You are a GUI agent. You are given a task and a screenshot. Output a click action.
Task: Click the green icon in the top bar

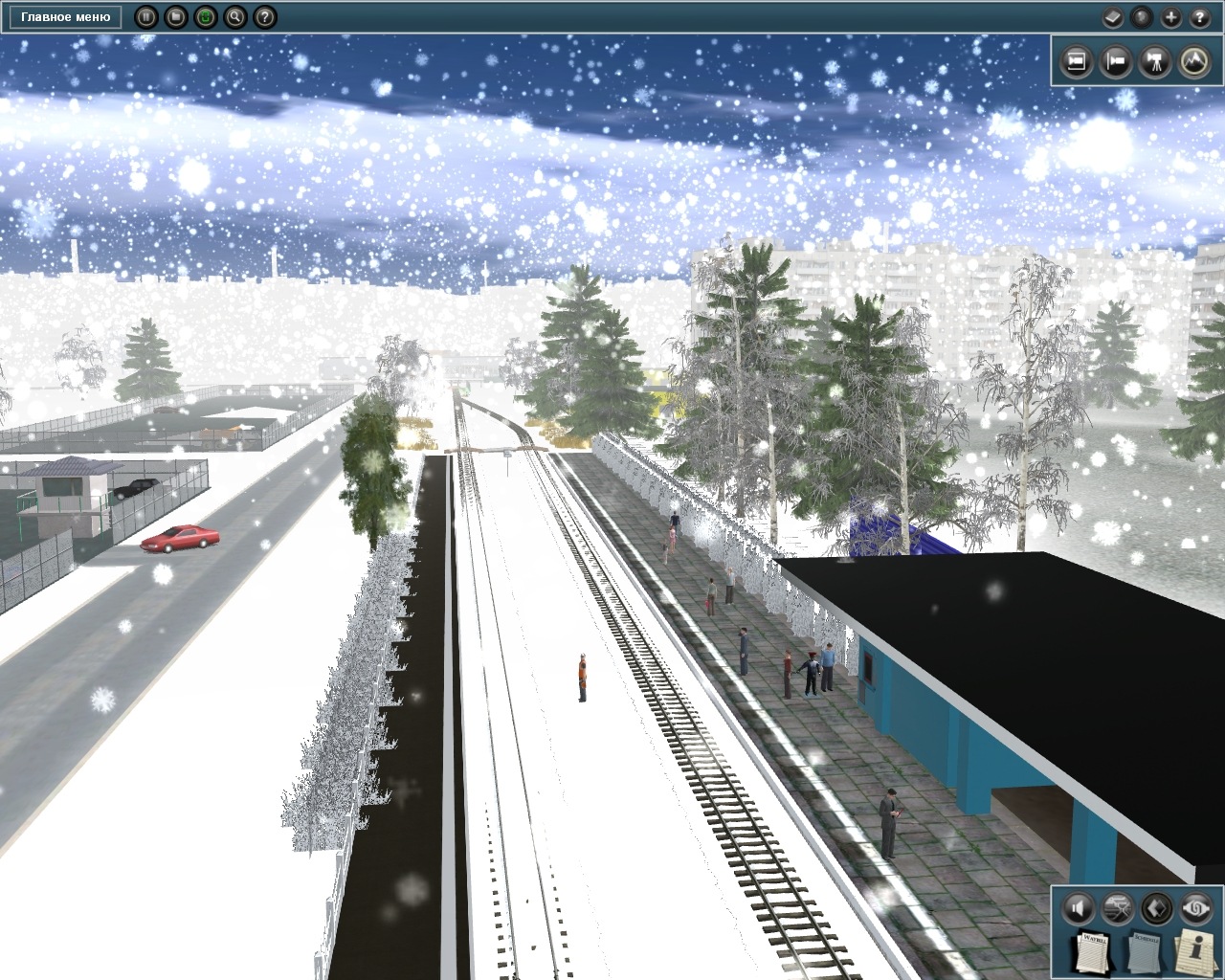205,16
